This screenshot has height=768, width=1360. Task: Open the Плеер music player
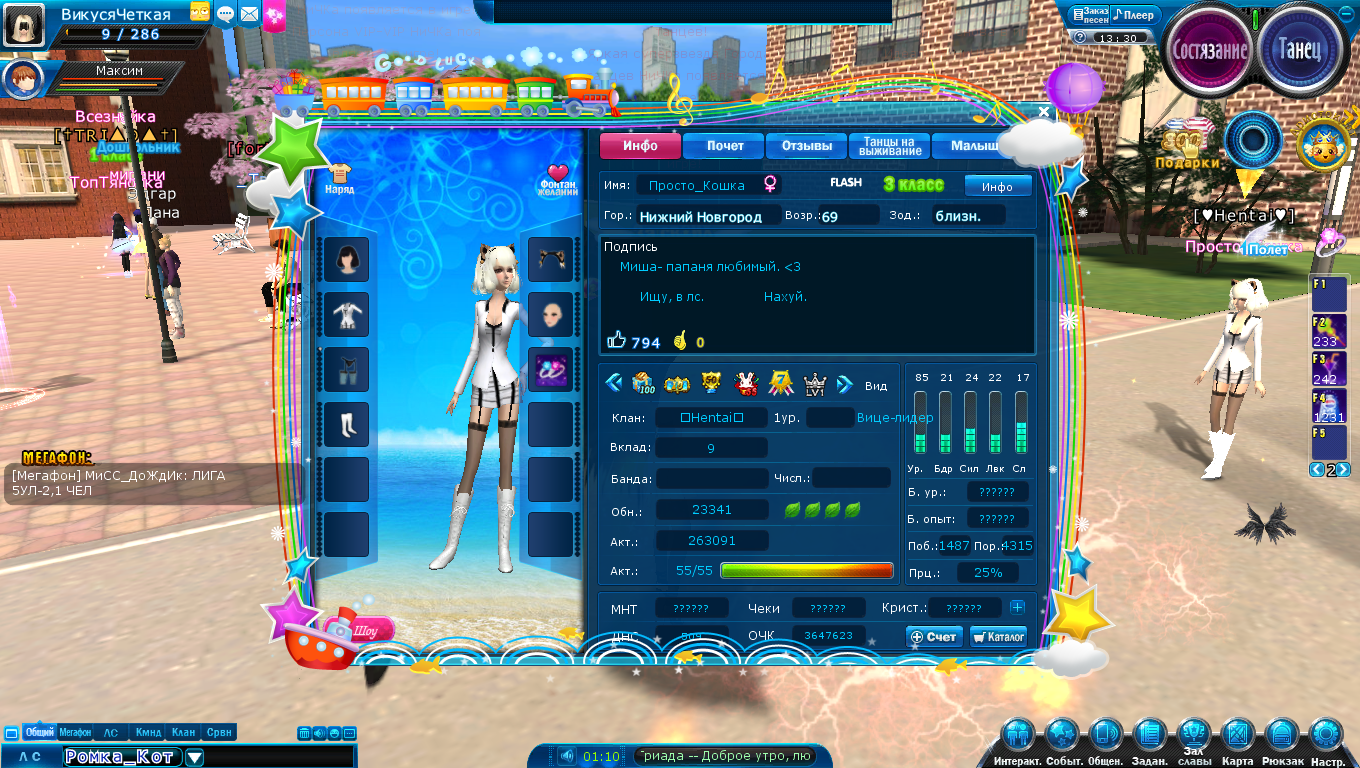pos(1135,15)
